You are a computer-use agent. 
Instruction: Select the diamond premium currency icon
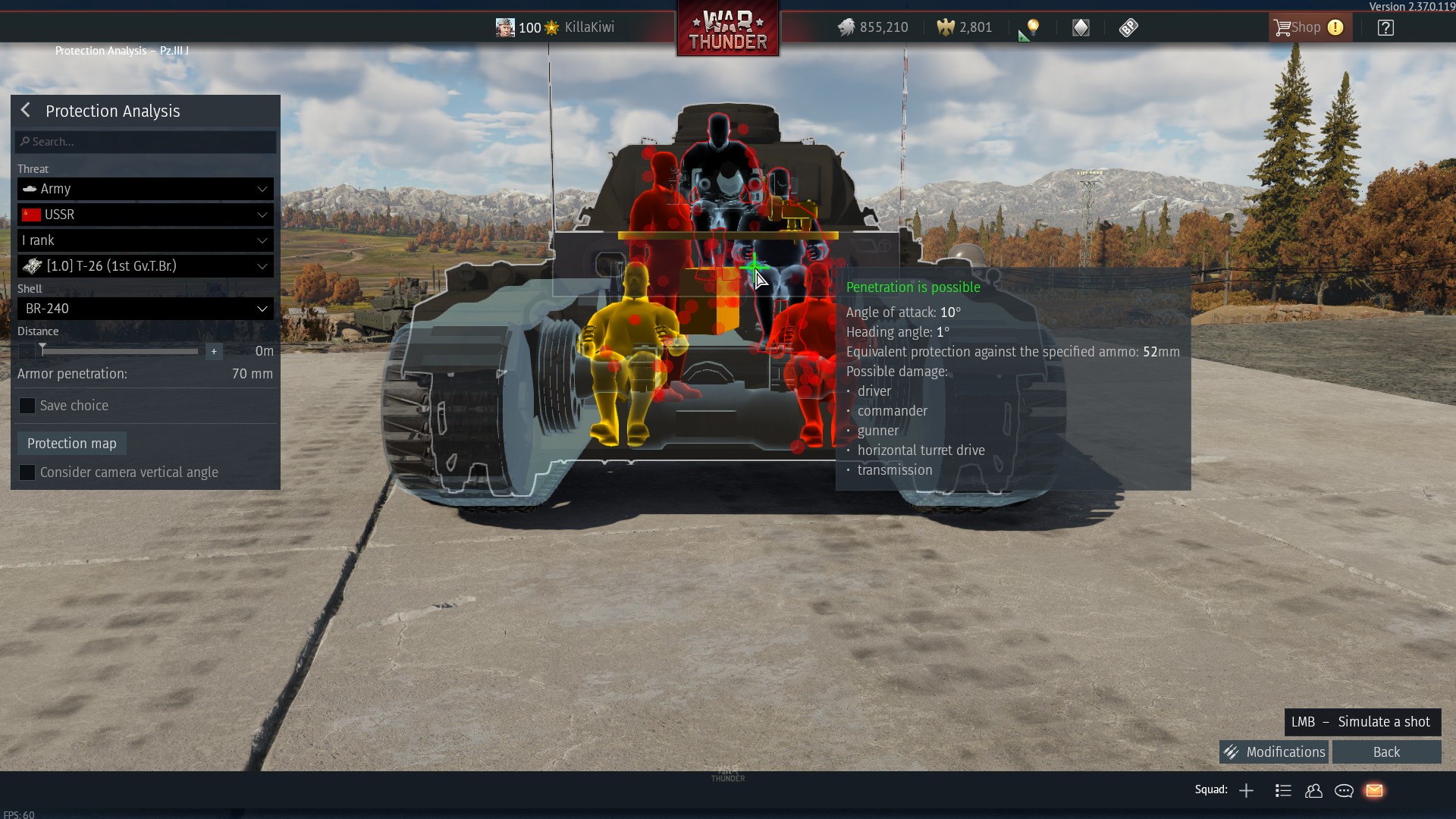pos(1081,27)
